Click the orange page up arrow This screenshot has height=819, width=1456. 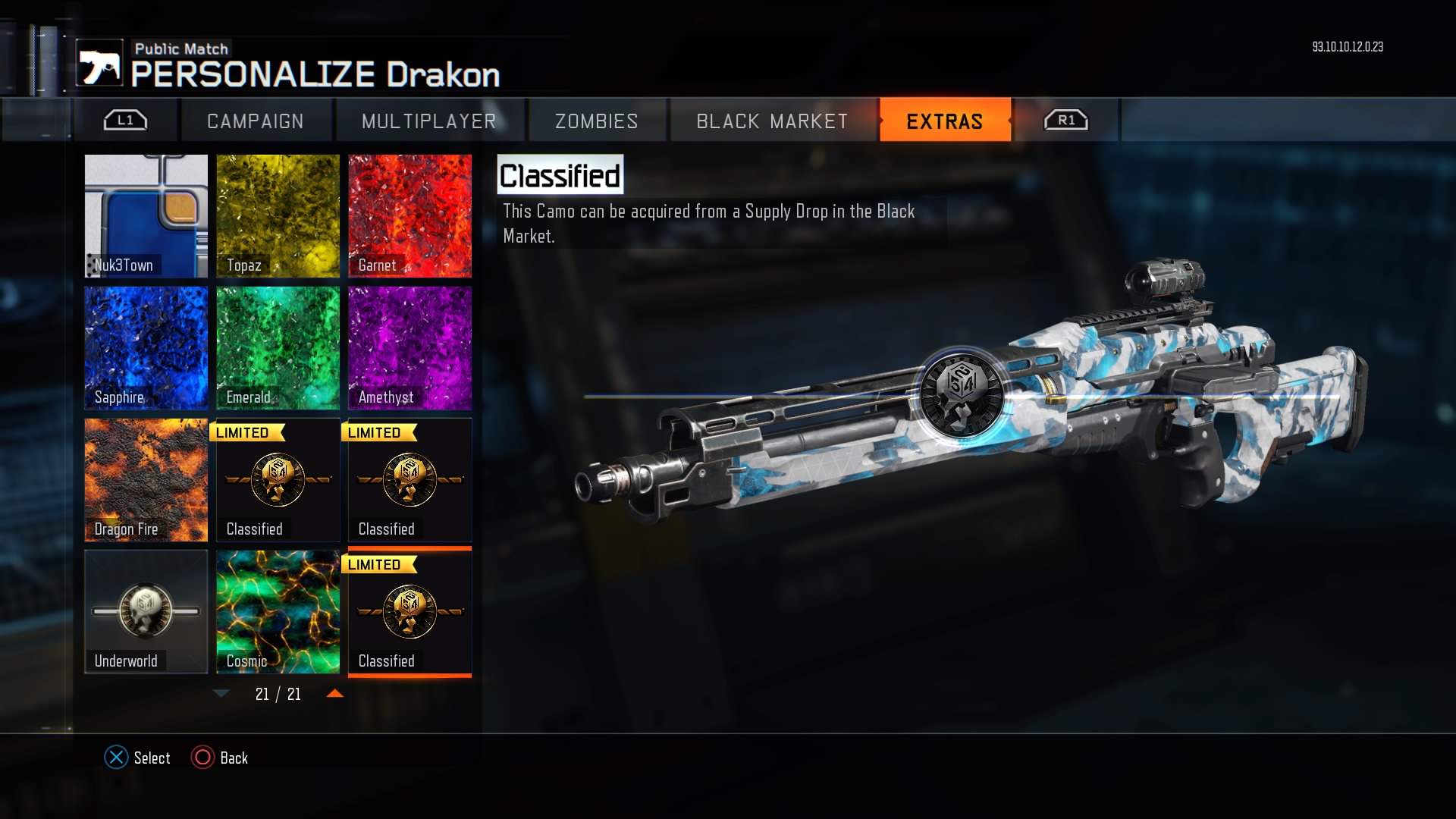tap(334, 694)
